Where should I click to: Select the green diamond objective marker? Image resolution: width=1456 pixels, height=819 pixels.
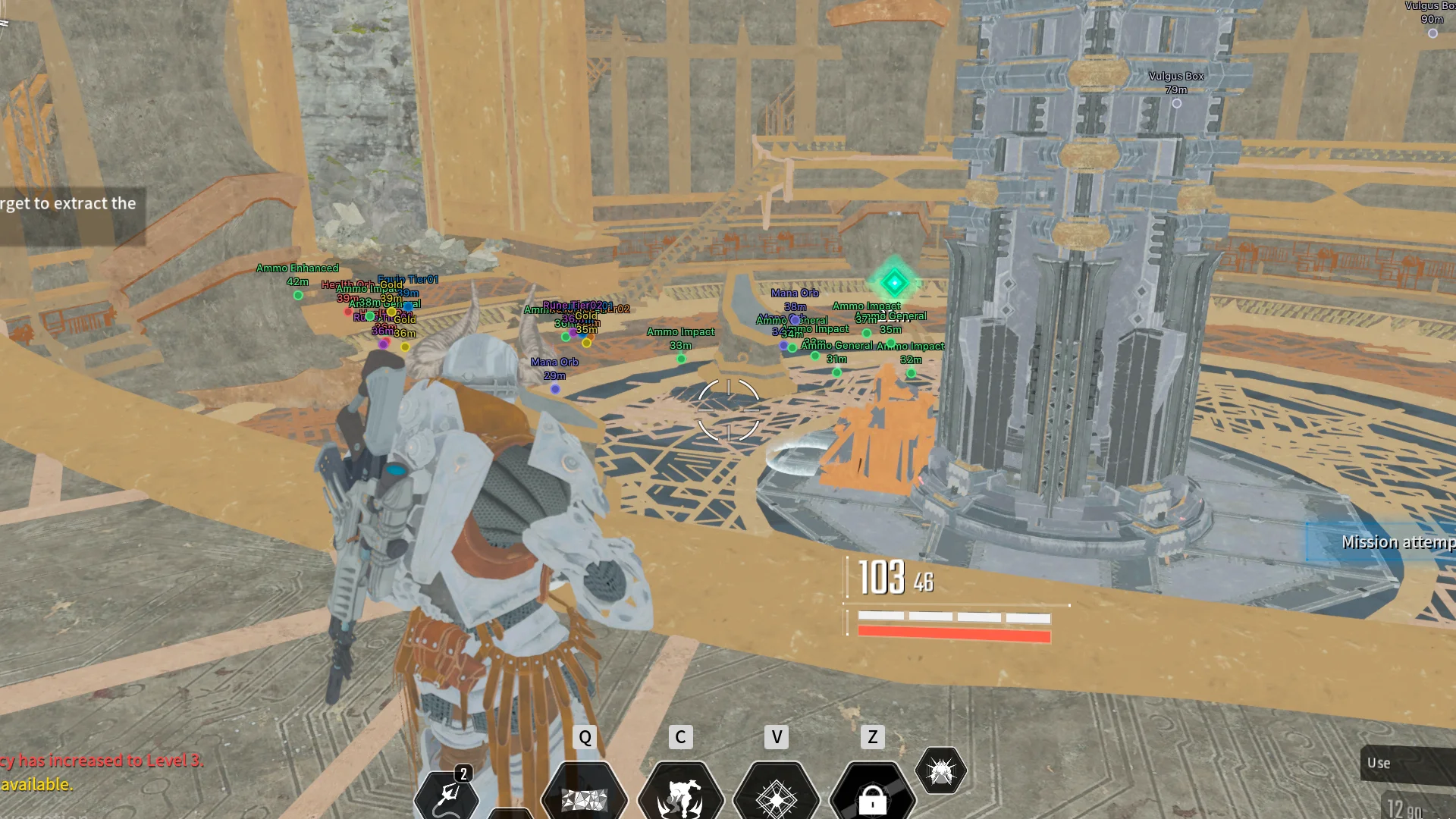(894, 283)
